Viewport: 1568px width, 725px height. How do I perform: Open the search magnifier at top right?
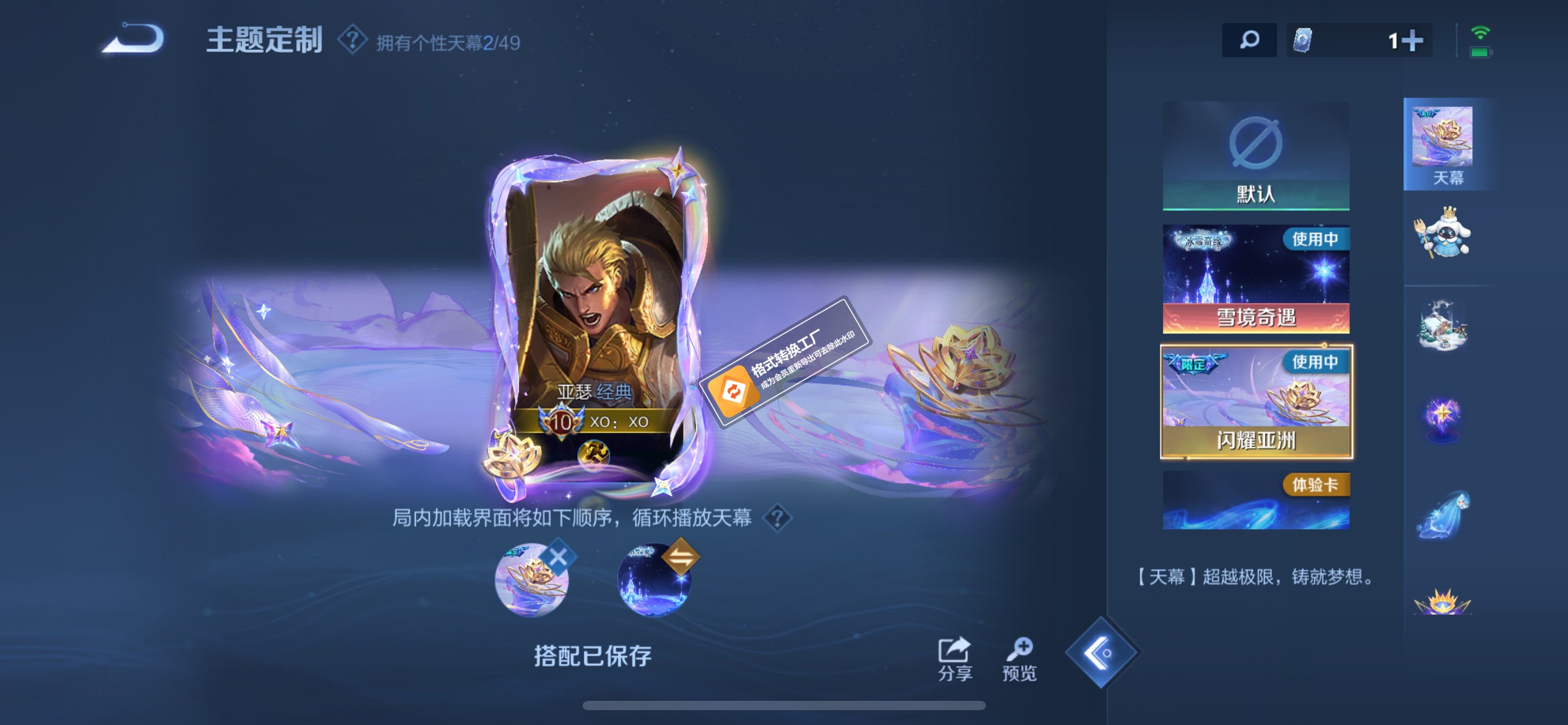pyautogui.click(x=1249, y=40)
